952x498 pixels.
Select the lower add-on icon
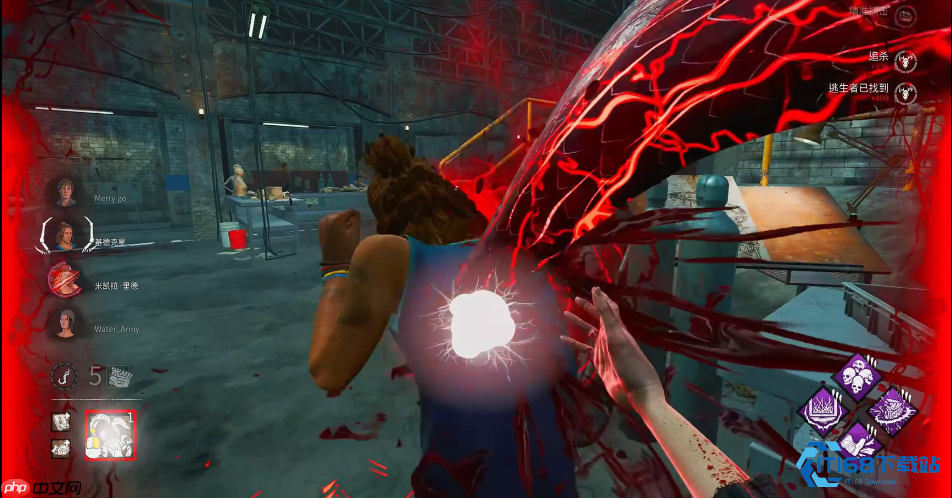click(61, 449)
